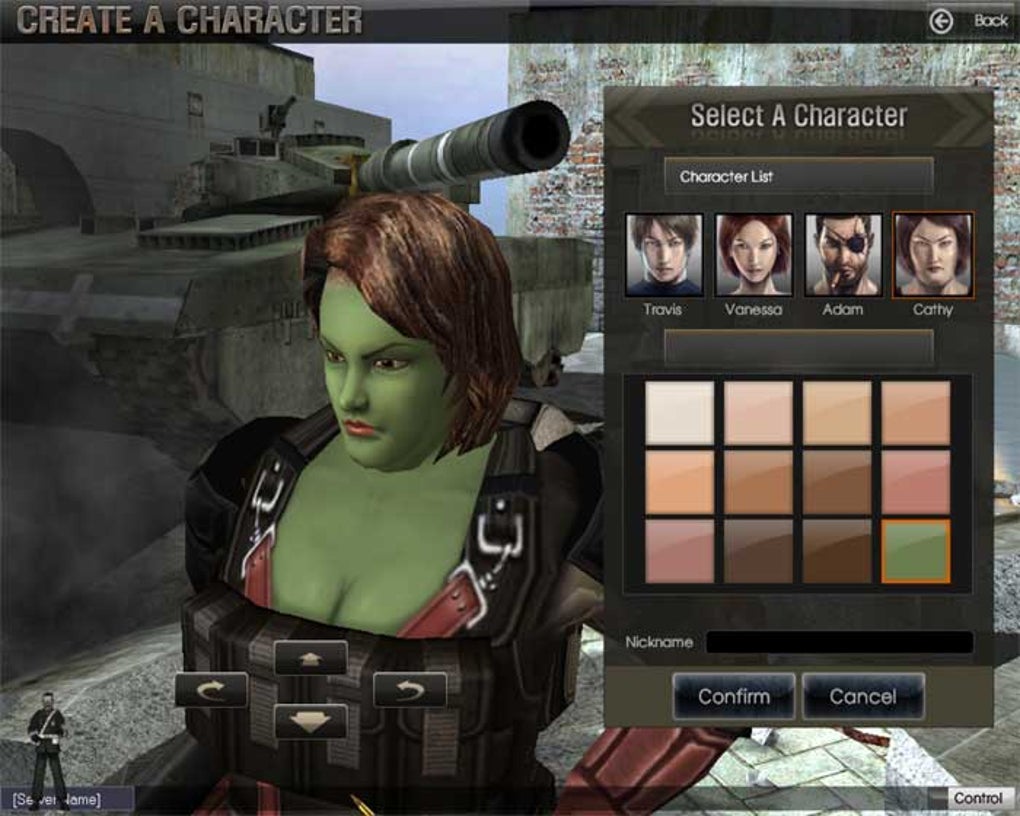
Task: Click the Nickname text field
Action: click(x=839, y=642)
